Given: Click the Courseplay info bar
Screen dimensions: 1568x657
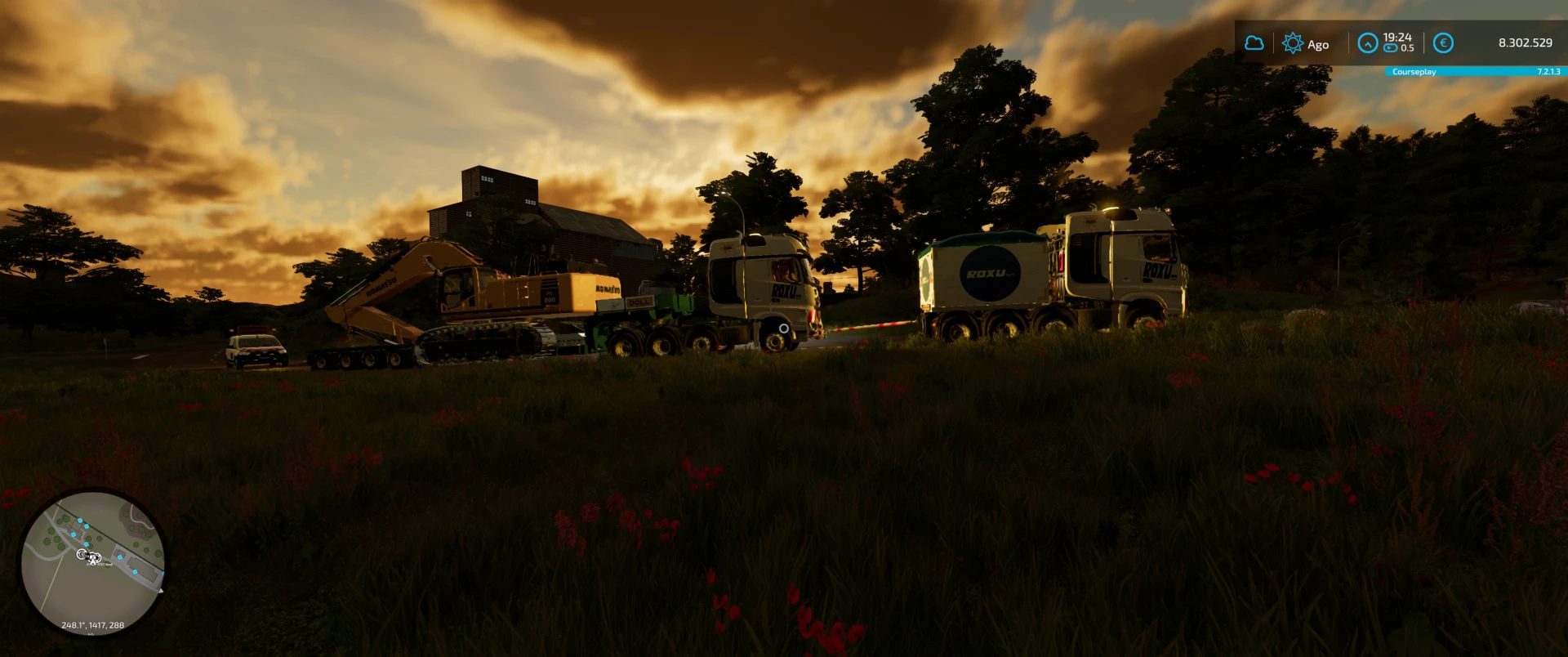Looking at the screenshot, I should click(x=1475, y=72).
